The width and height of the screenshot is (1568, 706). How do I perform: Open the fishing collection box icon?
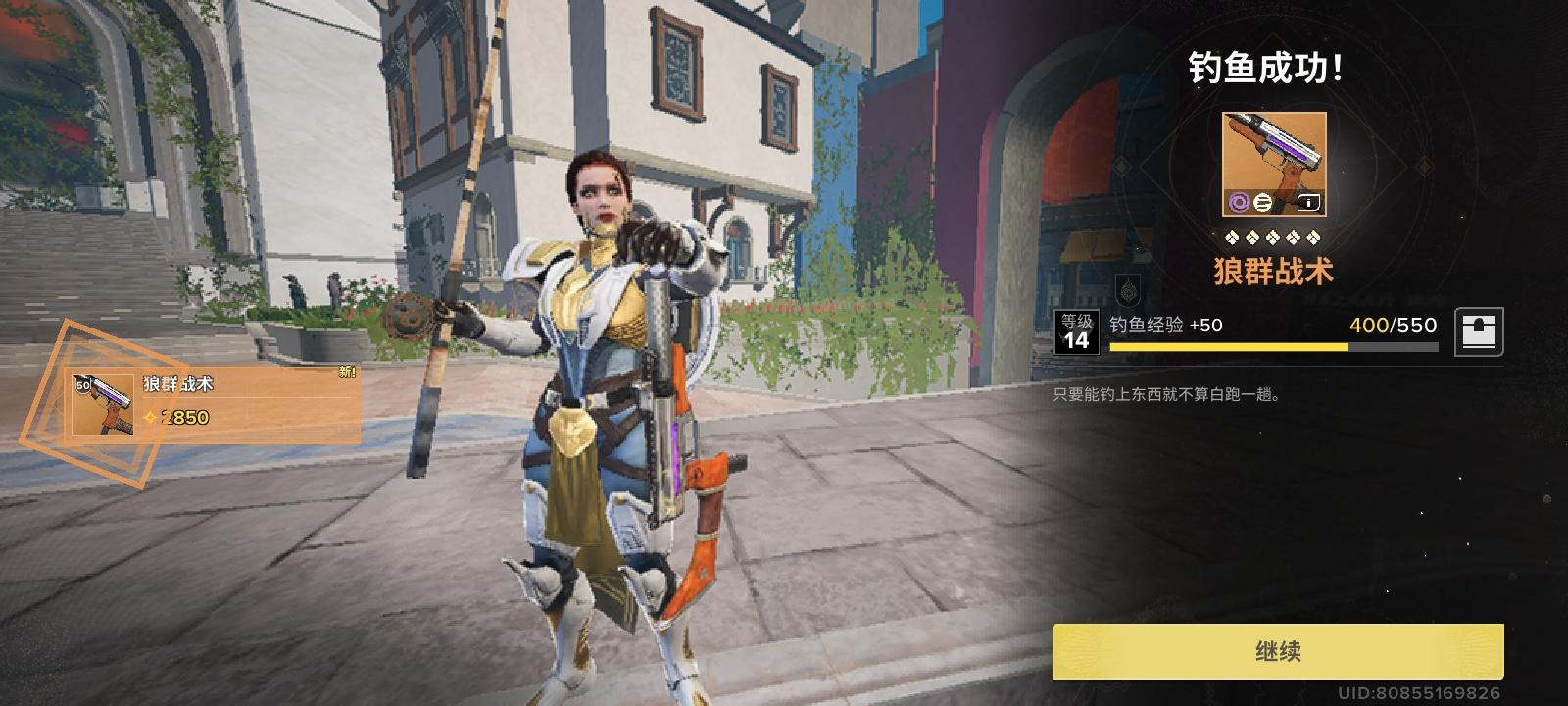pos(1479,331)
